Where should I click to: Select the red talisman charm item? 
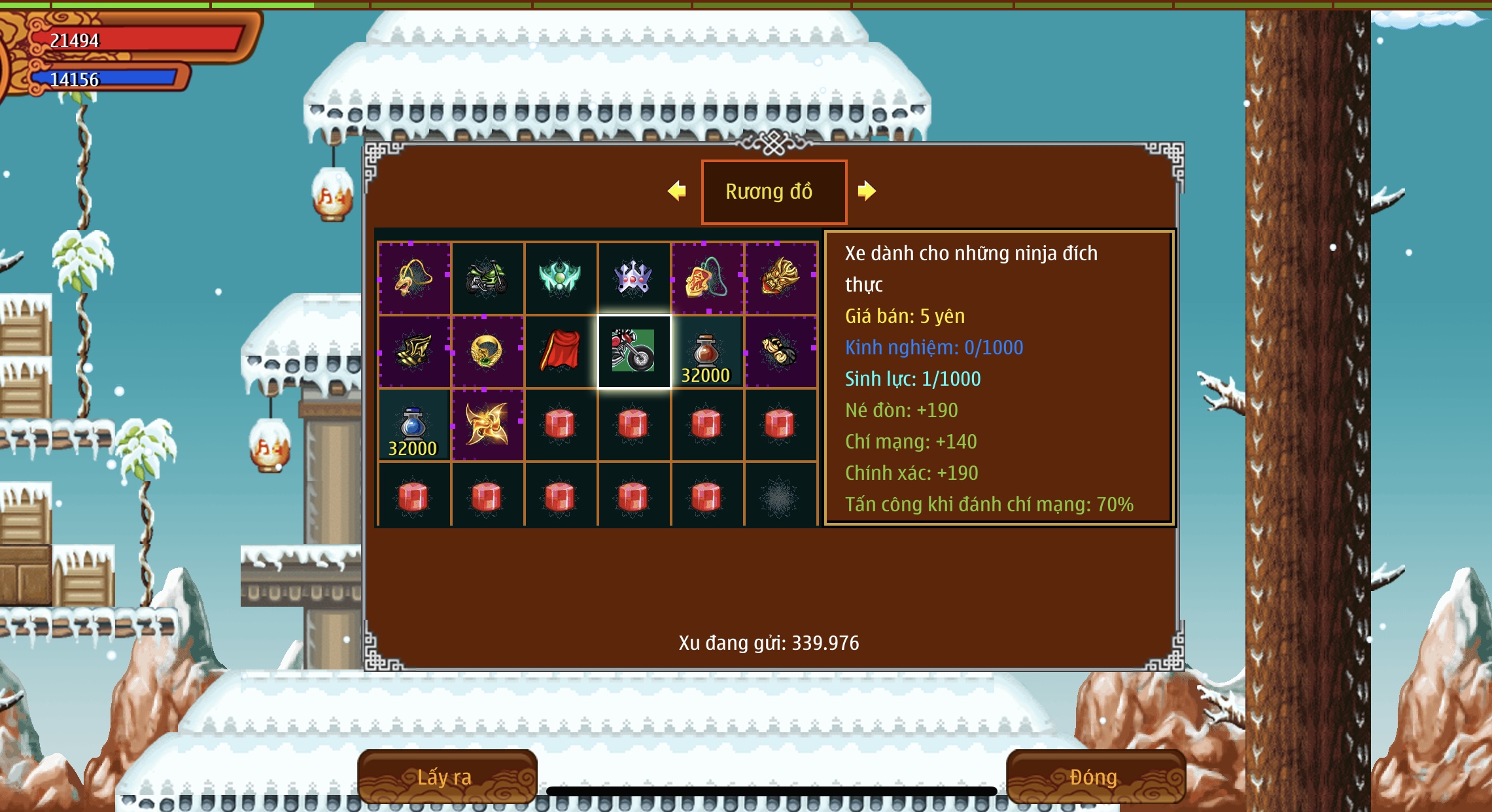[x=706, y=278]
